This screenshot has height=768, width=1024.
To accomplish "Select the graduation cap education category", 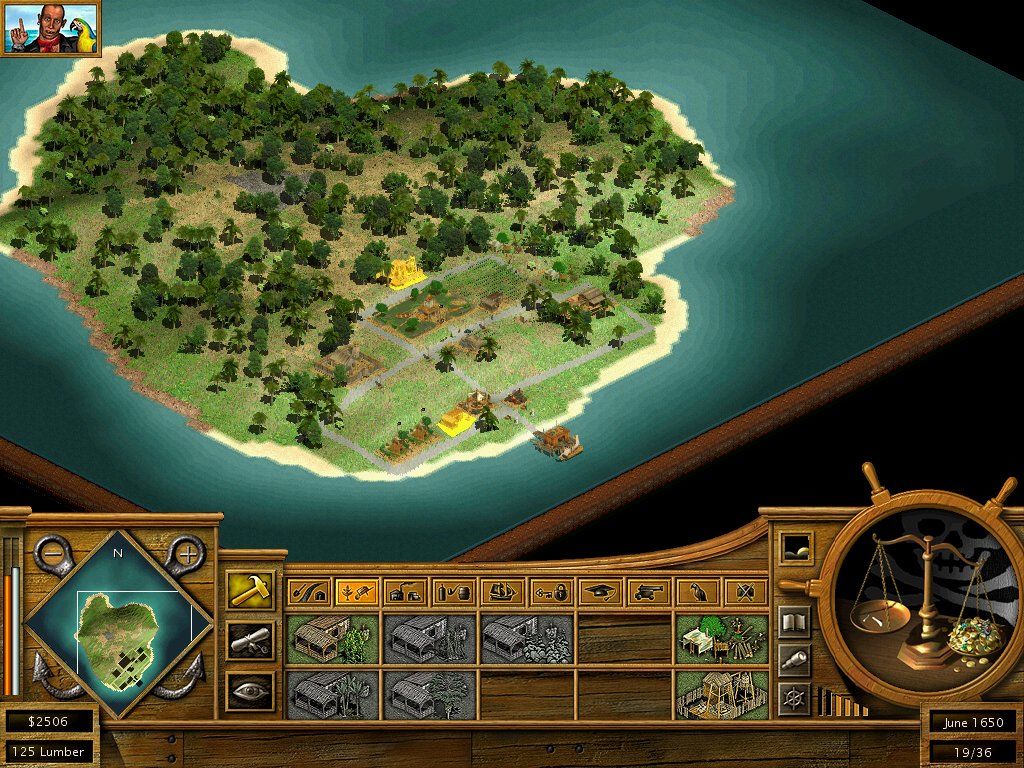I will pos(600,593).
